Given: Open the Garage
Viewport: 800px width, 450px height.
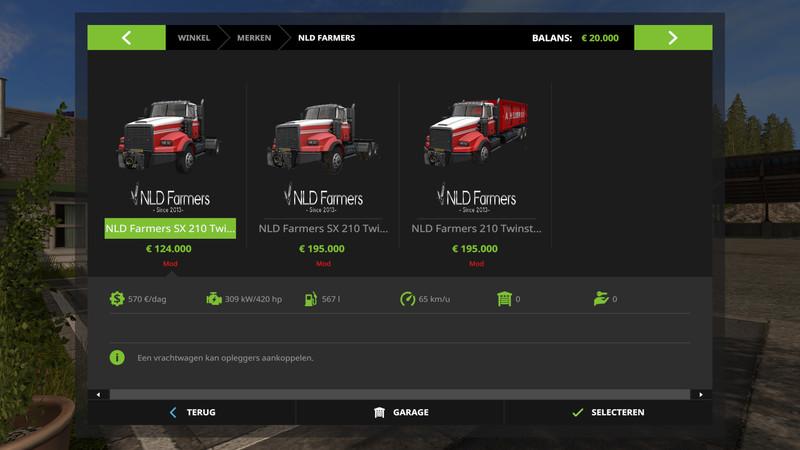Looking at the screenshot, I should click(x=401, y=412).
